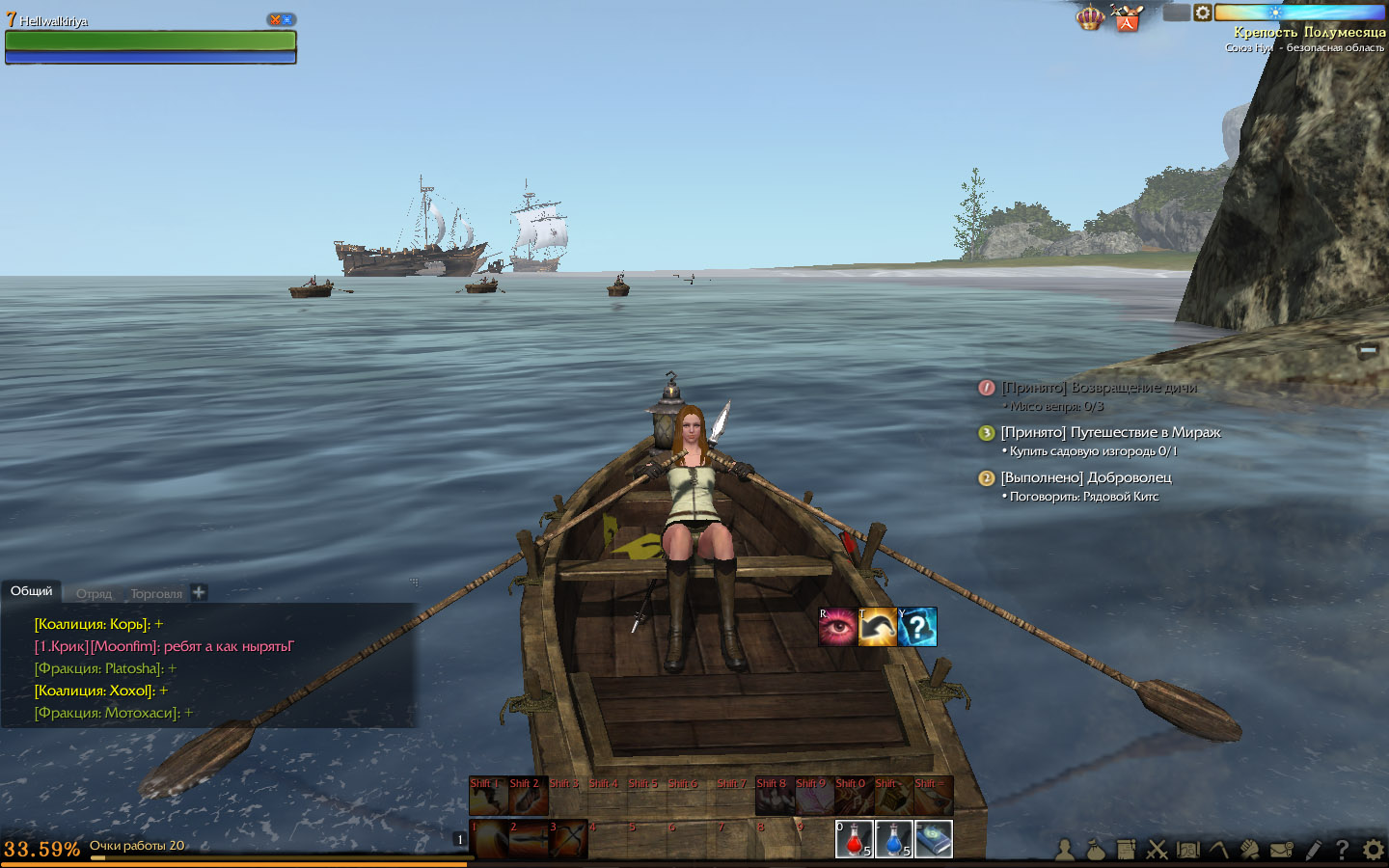Activate the sword skill in slot 2
Screen dimensions: 1389x868
[528, 839]
